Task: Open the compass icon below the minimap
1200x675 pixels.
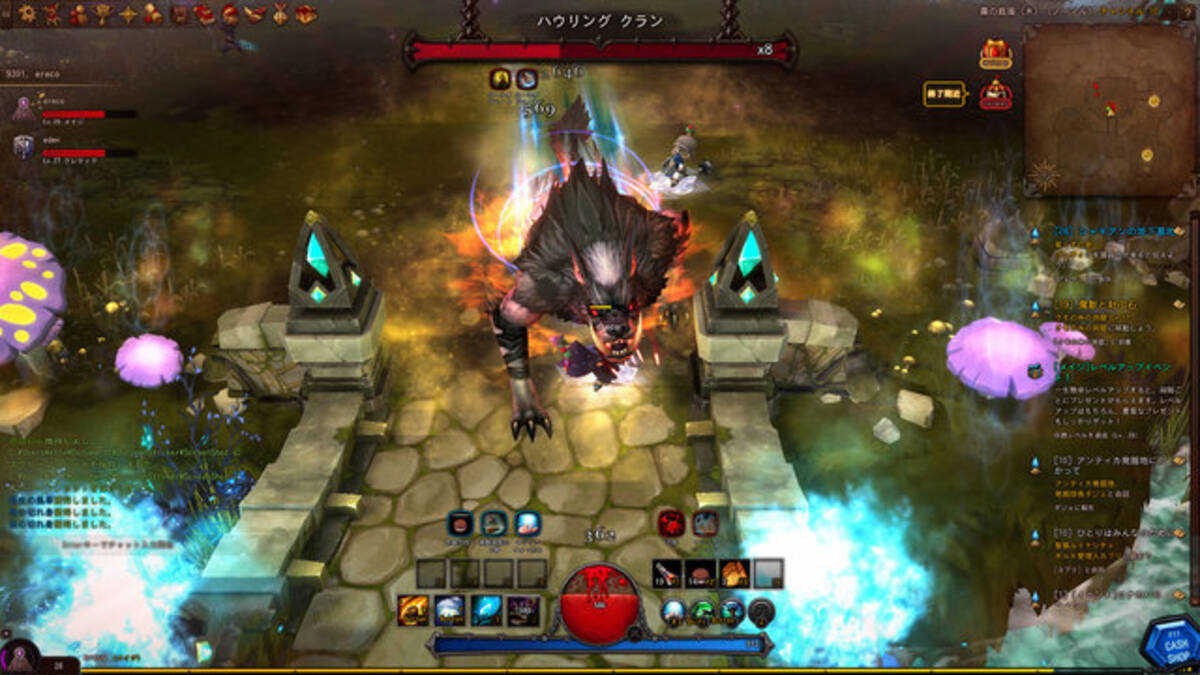Action: [1044, 177]
